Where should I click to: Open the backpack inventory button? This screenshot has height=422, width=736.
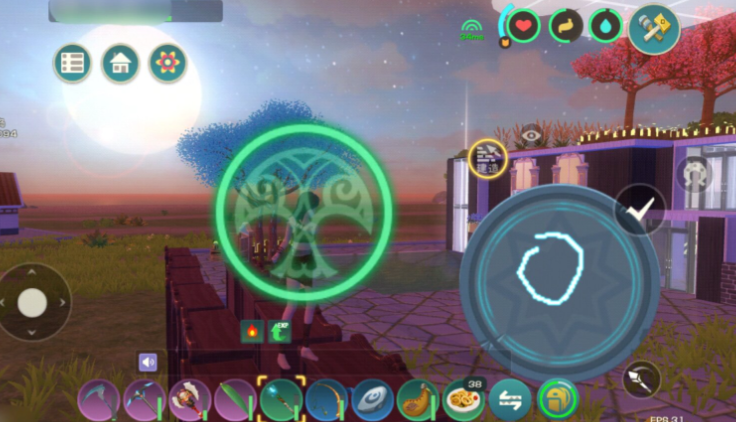(555, 401)
